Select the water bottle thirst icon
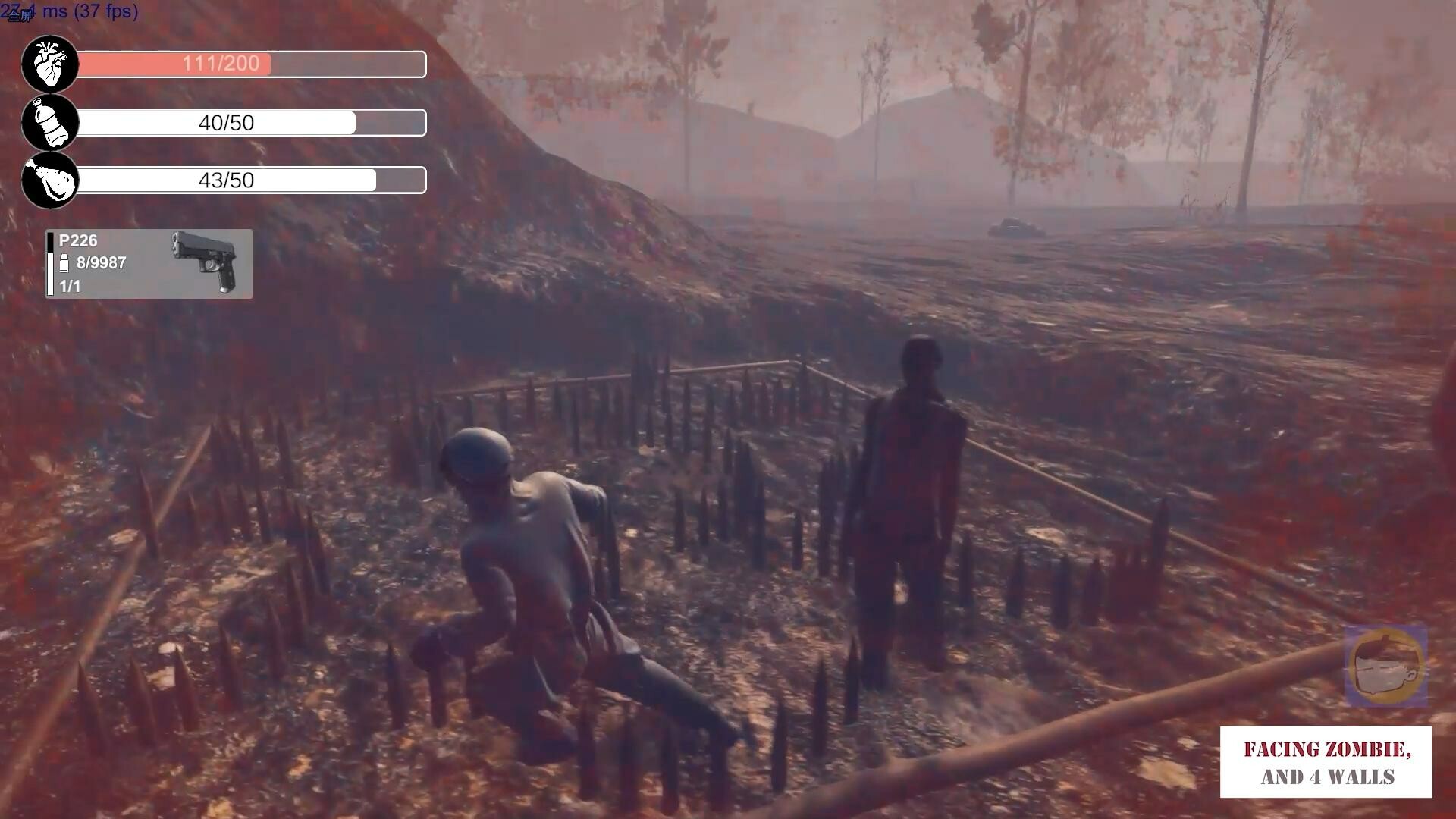This screenshot has width=1456, height=819. point(49,123)
